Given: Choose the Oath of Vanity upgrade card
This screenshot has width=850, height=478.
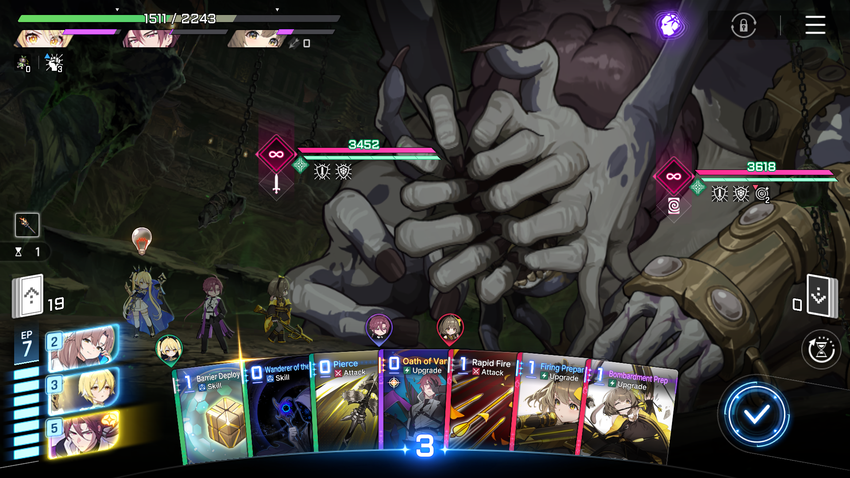Looking at the screenshot, I should pyautogui.click(x=413, y=405).
